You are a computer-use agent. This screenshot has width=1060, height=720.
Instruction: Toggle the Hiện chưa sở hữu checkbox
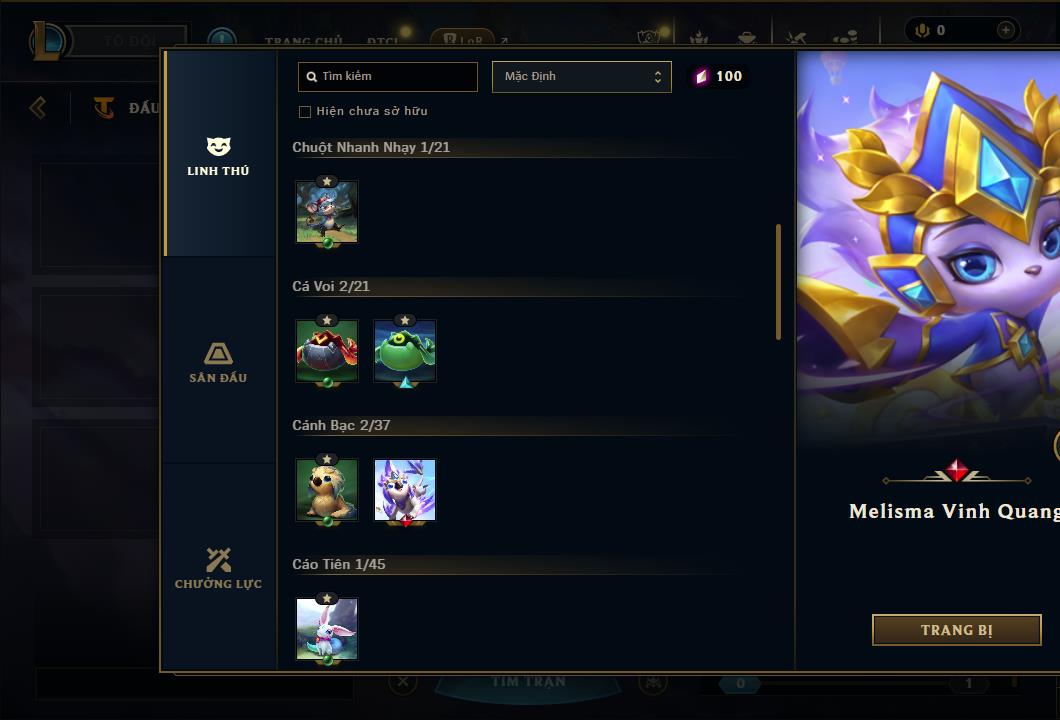click(x=305, y=111)
